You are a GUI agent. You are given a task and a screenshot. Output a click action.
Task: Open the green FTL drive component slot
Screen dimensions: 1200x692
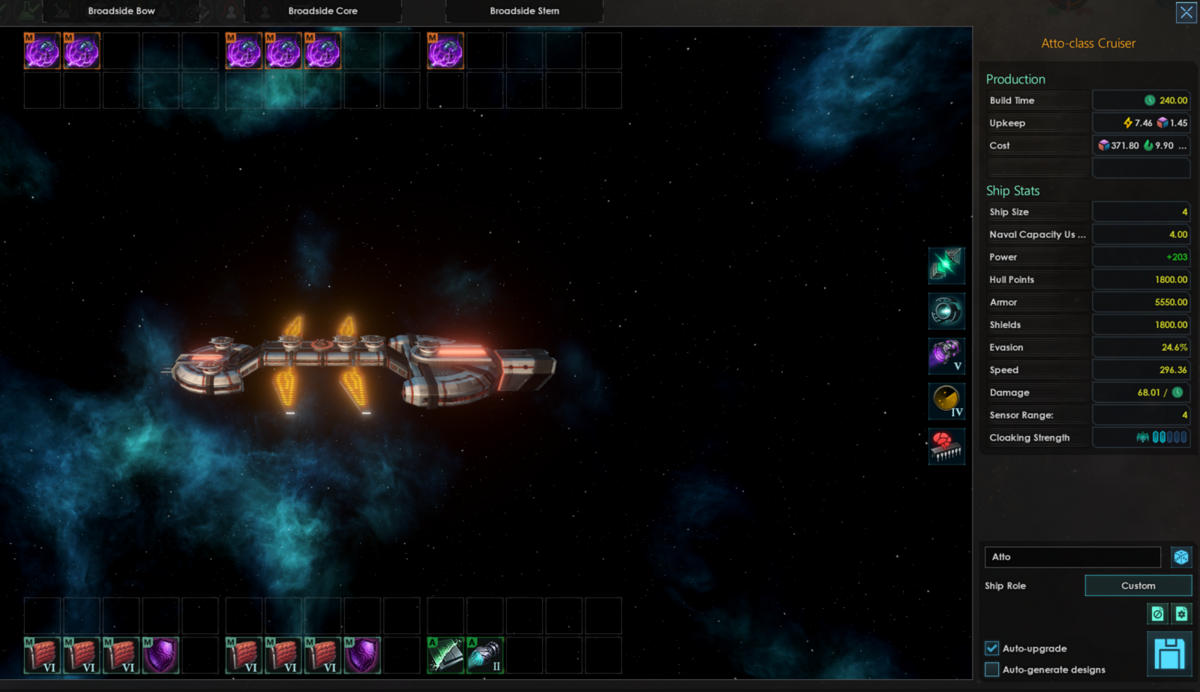(x=946, y=266)
